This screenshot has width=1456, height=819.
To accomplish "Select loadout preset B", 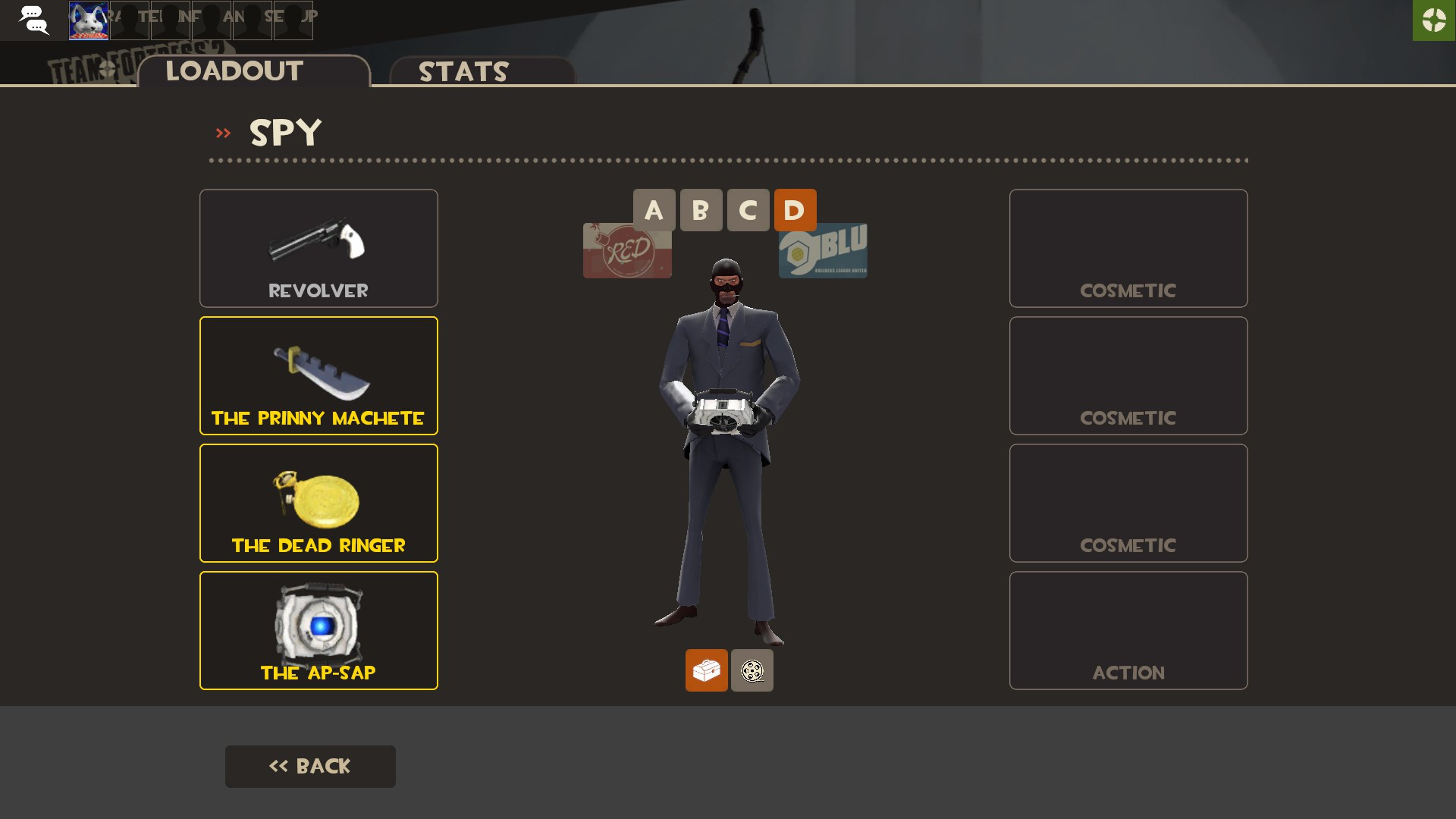I will (701, 210).
